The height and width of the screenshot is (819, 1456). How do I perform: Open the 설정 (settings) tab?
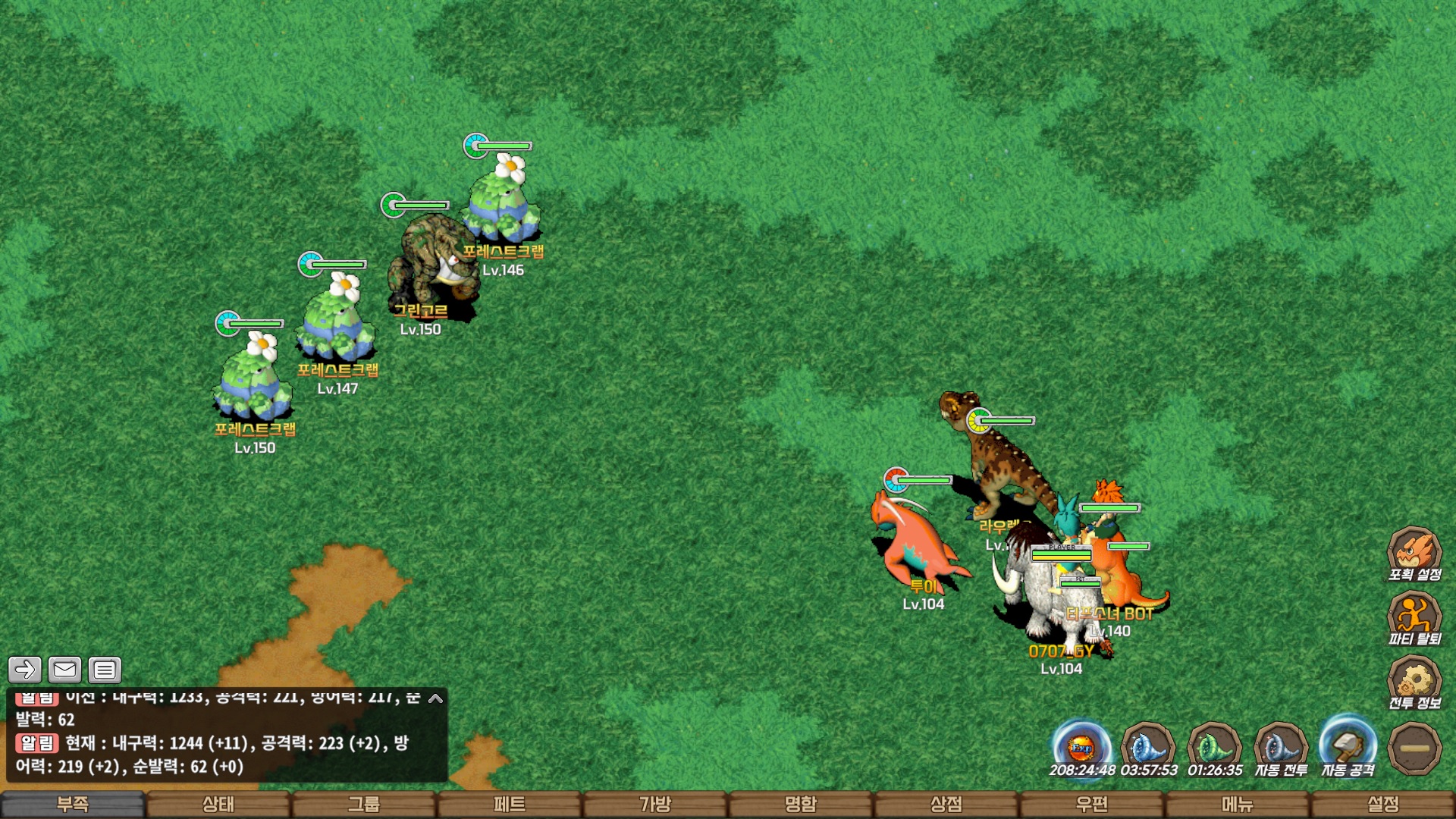point(1383,804)
